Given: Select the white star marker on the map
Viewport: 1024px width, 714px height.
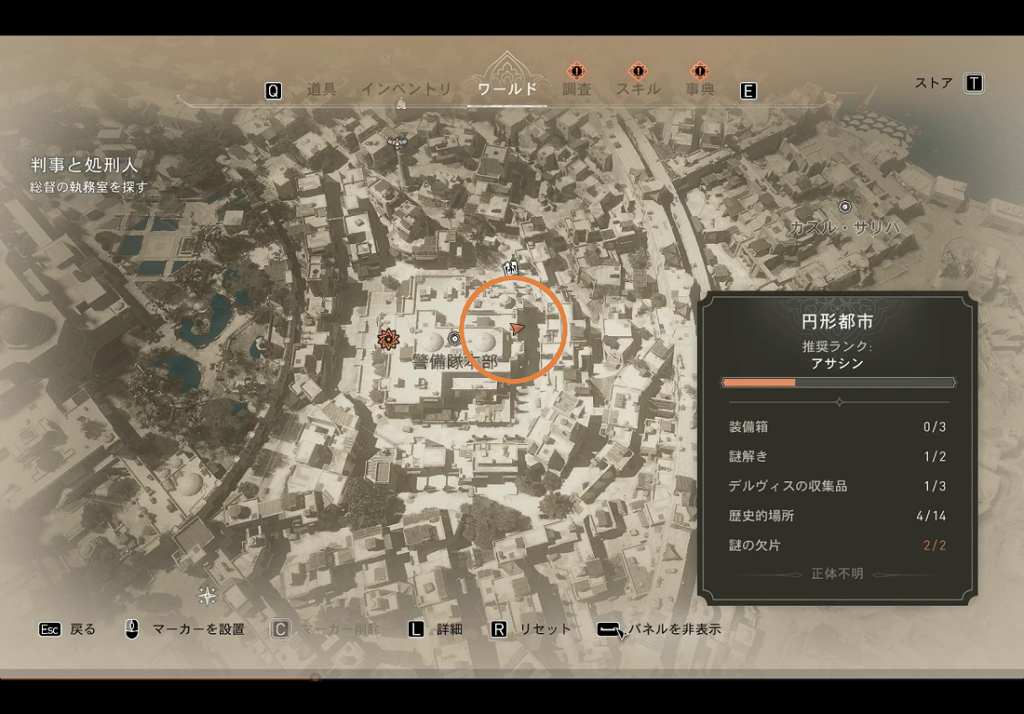Looking at the screenshot, I should click(x=207, y=596).
